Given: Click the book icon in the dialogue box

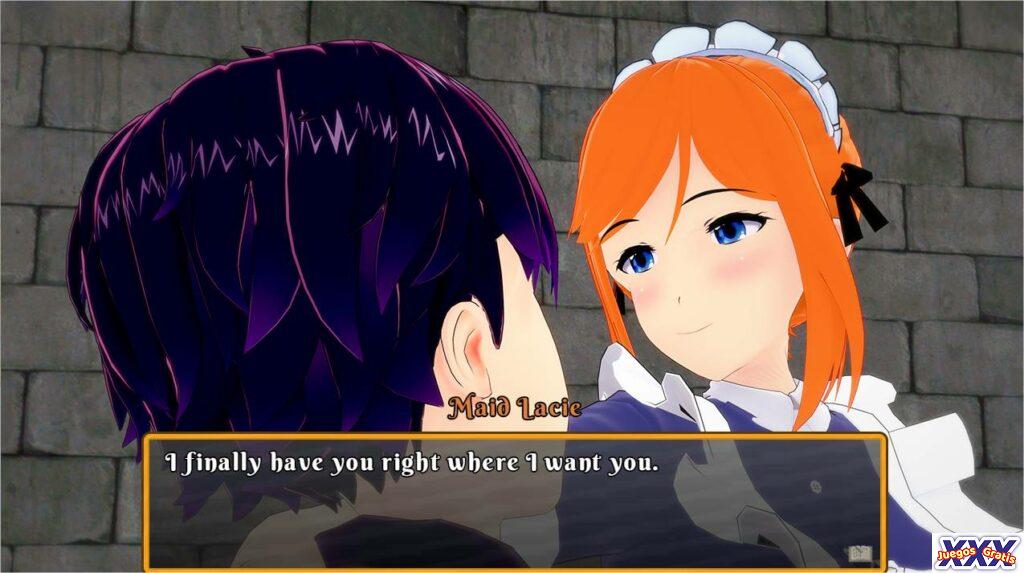Looking at the screenshot, I should pos(857,553).
